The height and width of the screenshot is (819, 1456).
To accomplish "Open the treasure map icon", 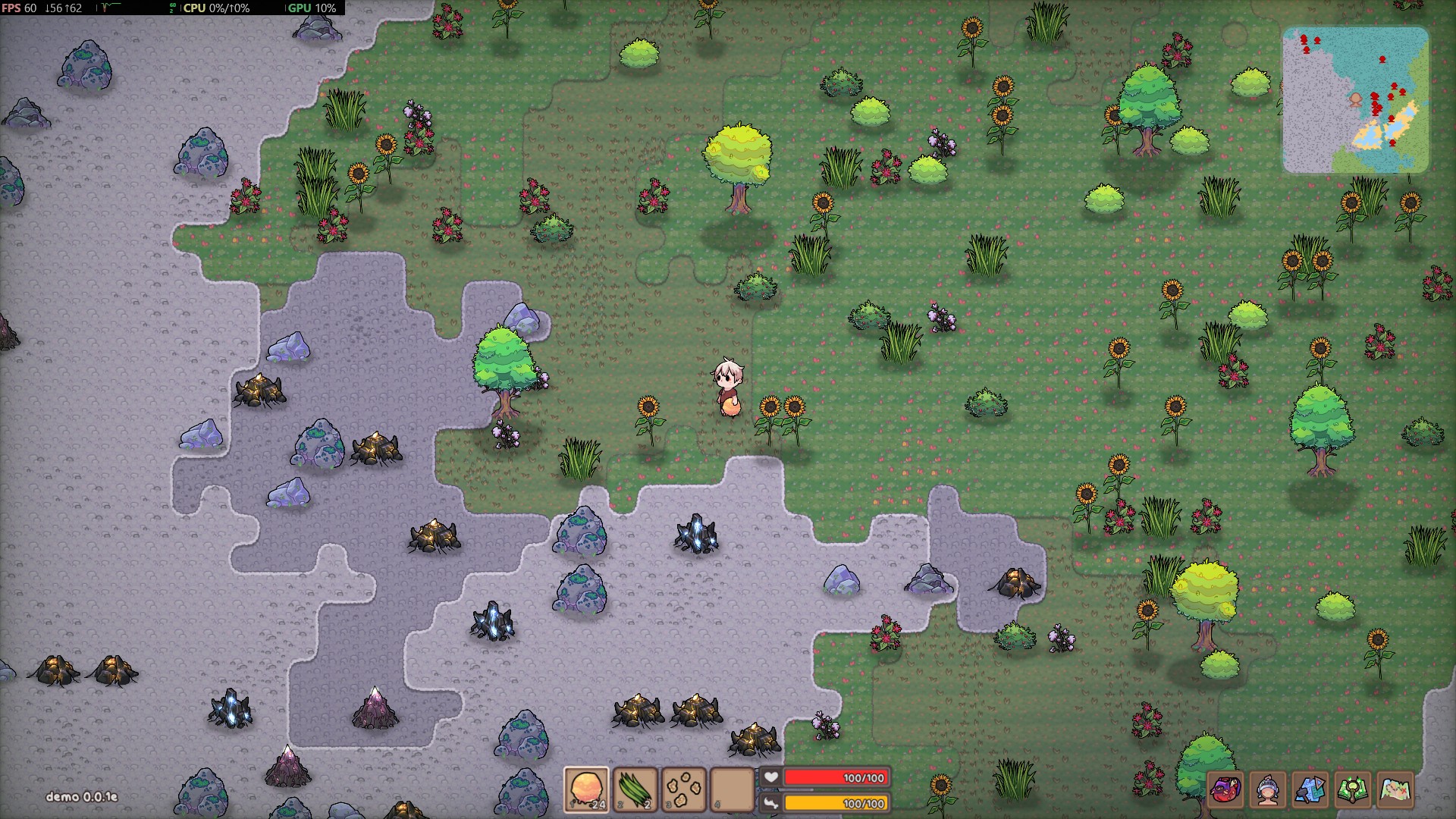I will pos(1396,790).
